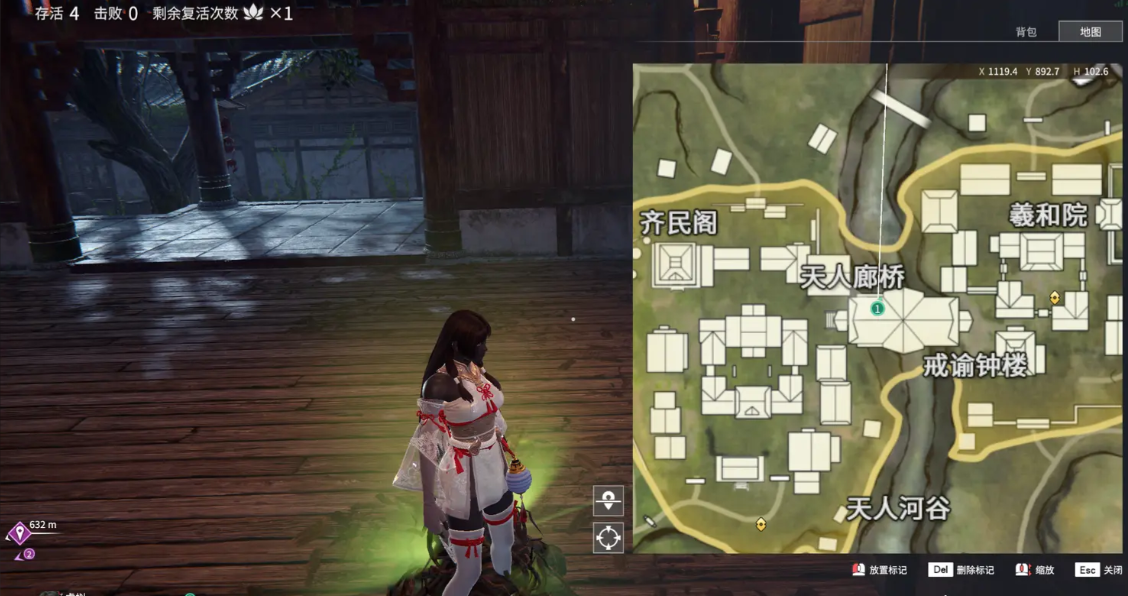
Task: Select the green player marker numbered 1
Action: (877, 309)
